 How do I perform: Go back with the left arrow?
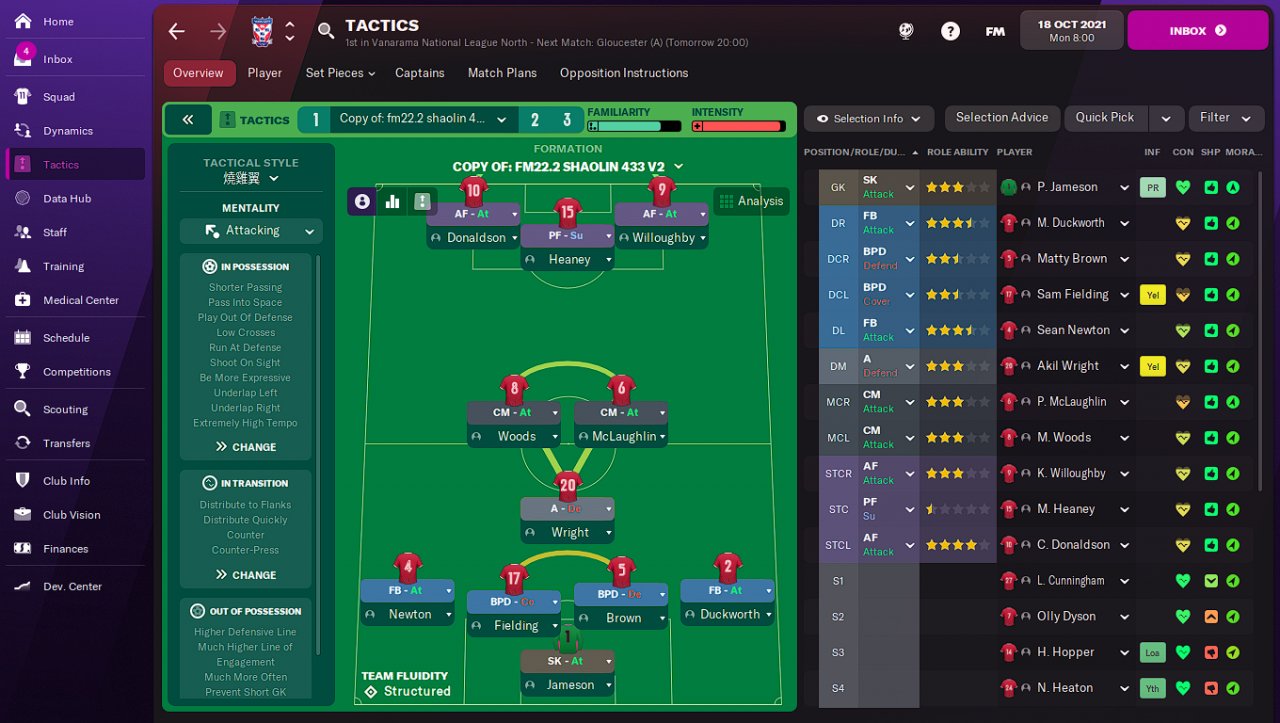click(177, 31)
